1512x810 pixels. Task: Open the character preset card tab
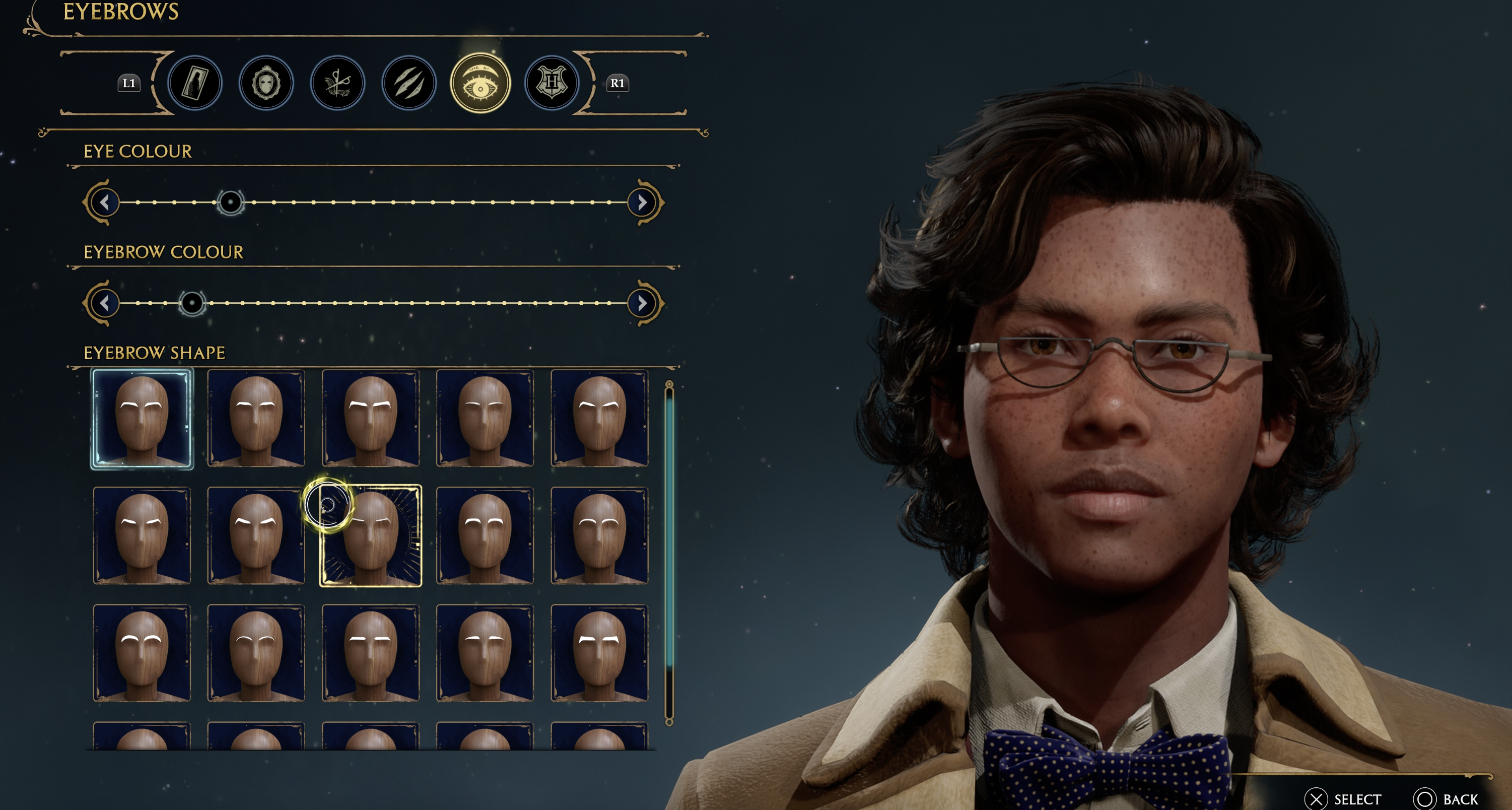[195, 83]
